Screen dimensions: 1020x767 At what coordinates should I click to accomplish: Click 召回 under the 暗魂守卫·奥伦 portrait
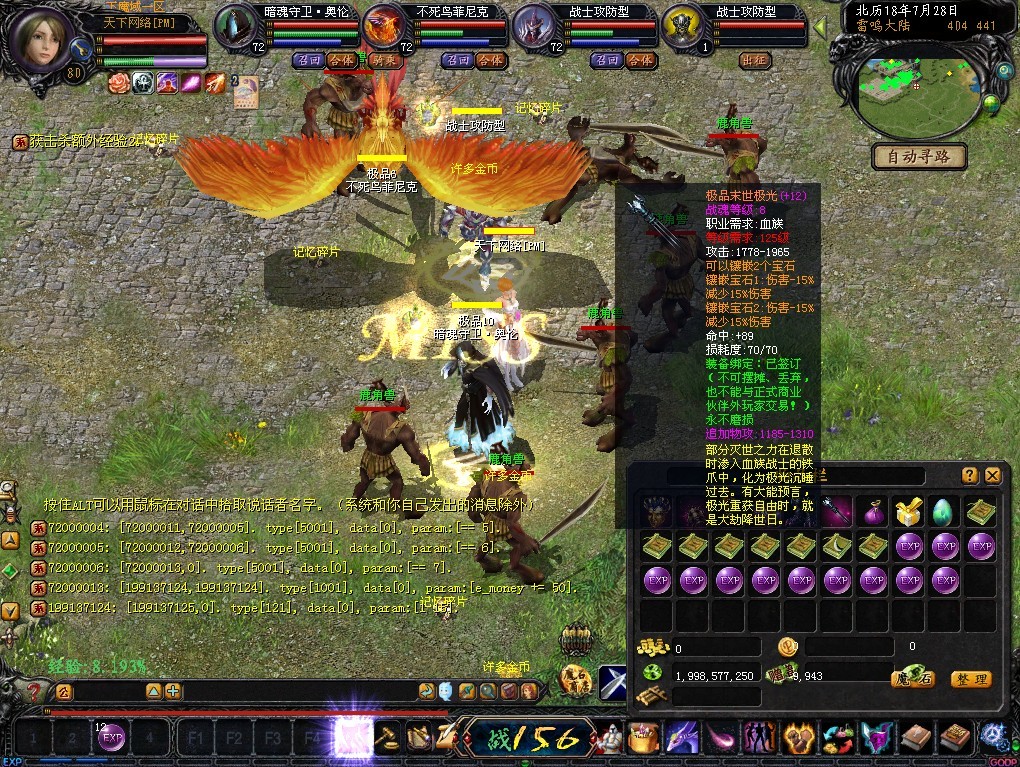point(309,60)
